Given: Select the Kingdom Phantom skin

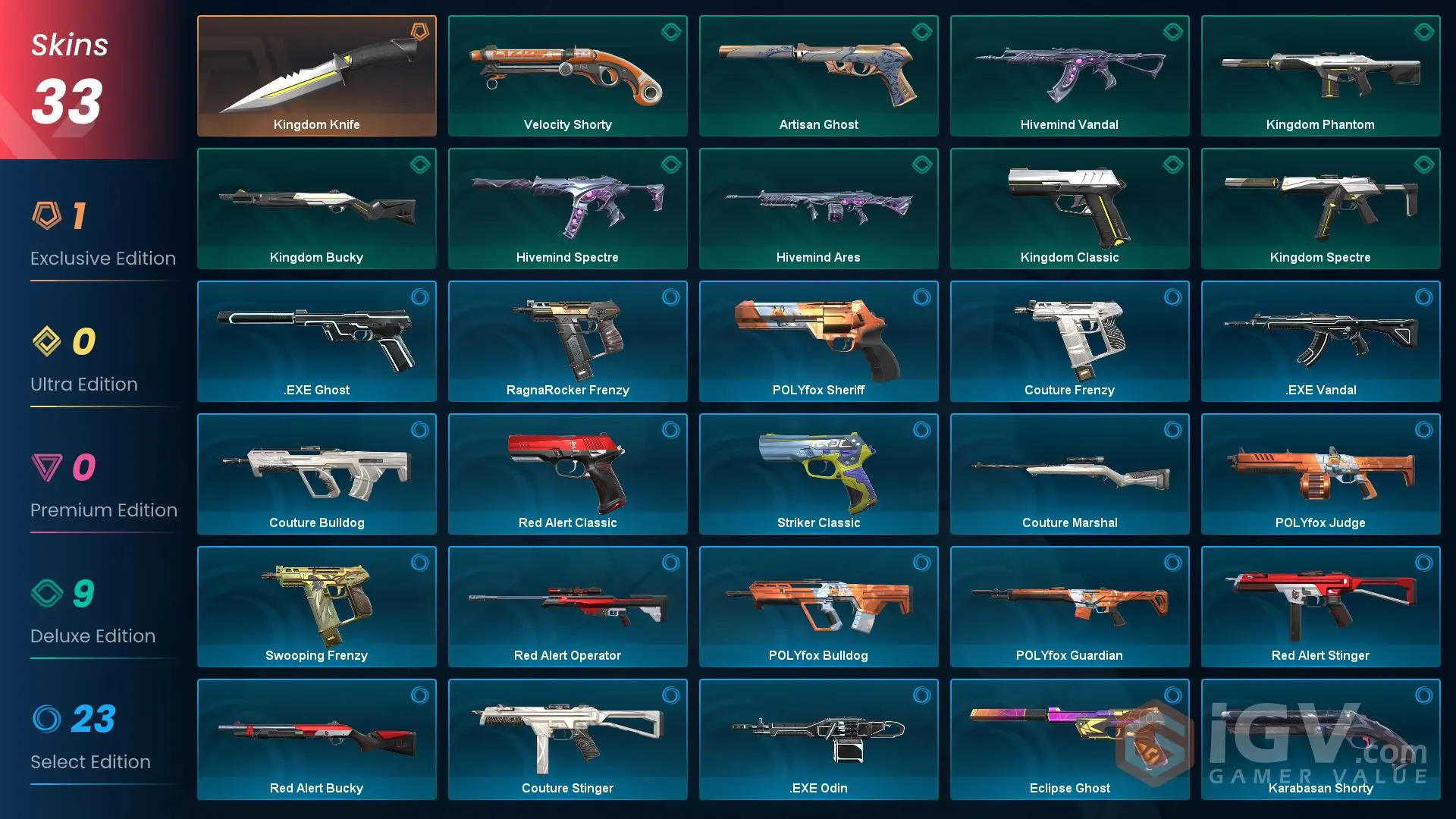Looking at the screenshot, I should point(1320,75).
